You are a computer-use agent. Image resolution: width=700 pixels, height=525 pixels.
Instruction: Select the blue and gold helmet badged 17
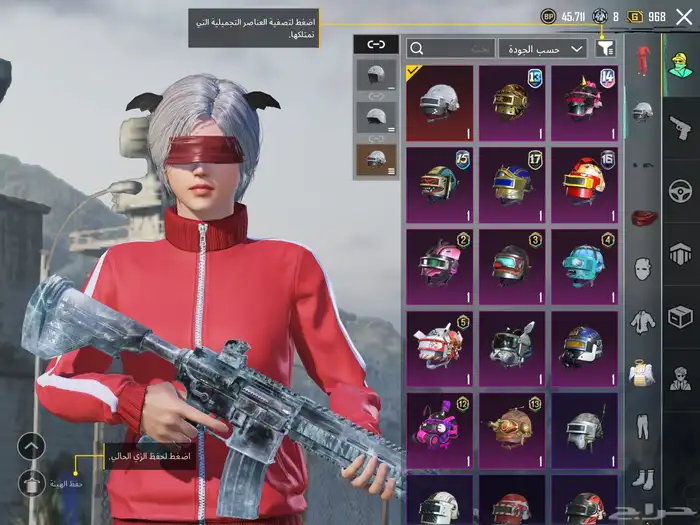click(x=512, y=184)
